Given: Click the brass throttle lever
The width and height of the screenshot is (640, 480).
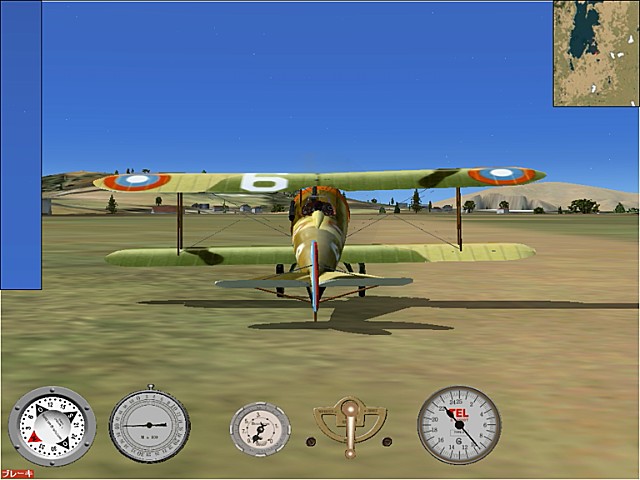Looking at the screenshot, I should pos(349,424).
